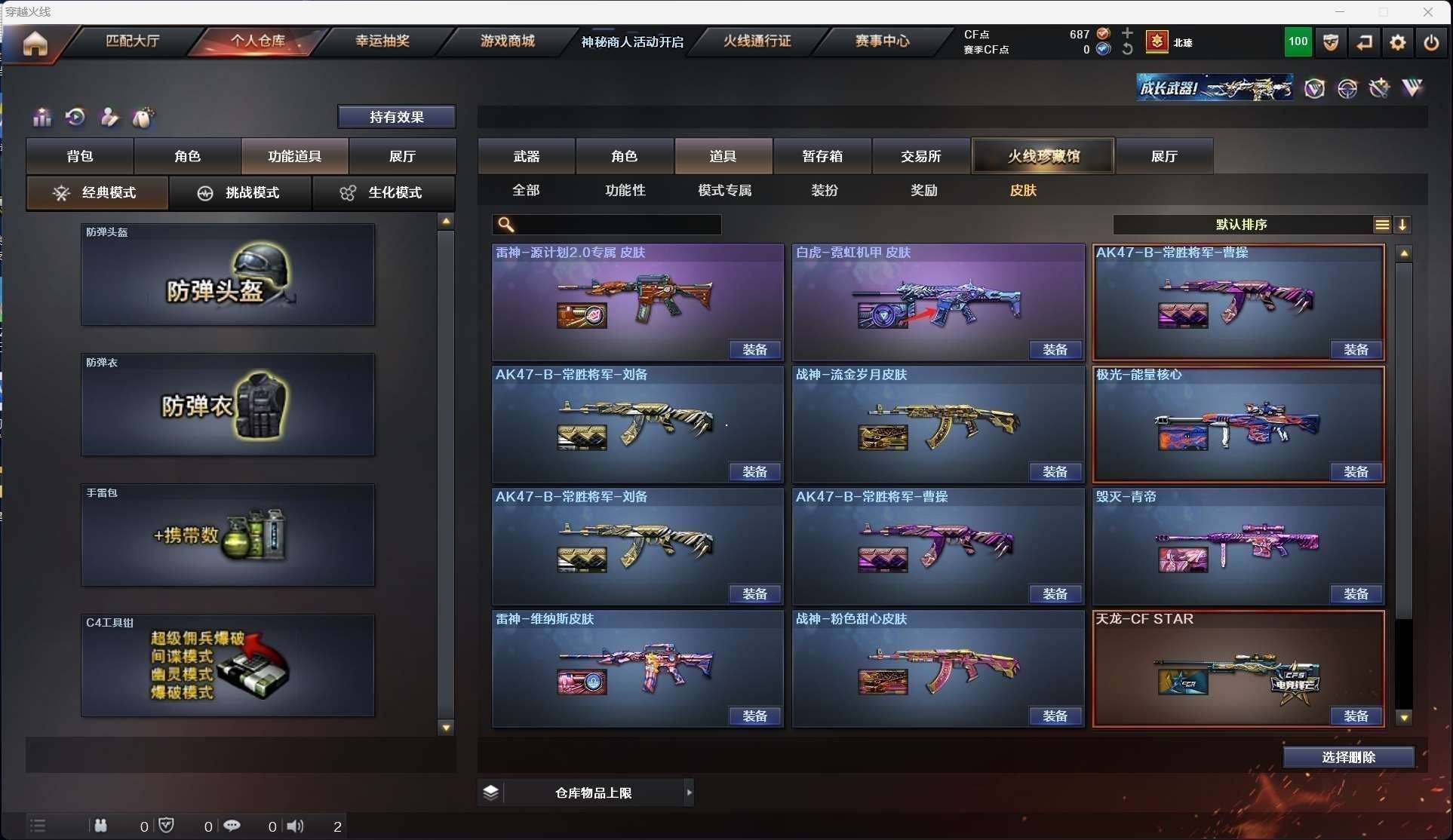Select the 防弹头盔 bulletproof helmet item
1453x840 pixels.
point(228,275)
